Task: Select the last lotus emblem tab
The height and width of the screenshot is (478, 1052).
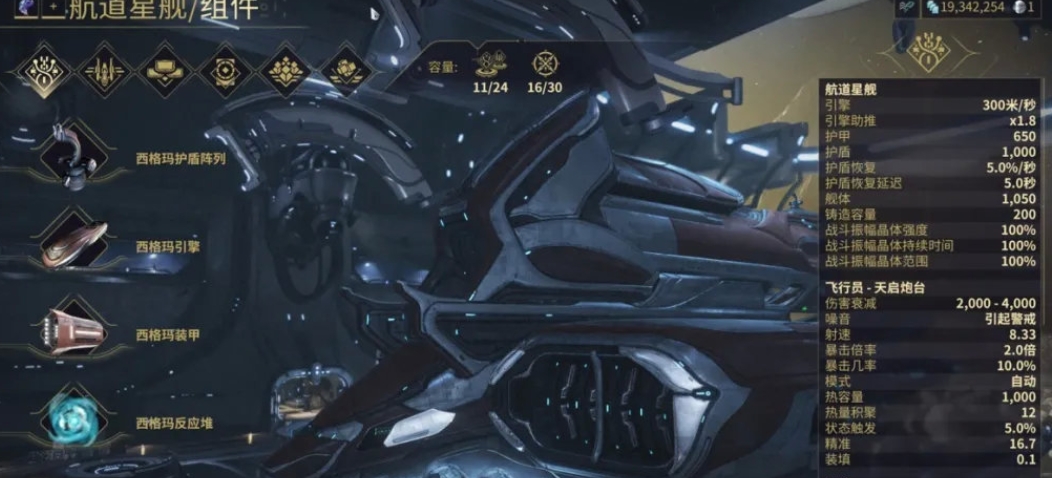Action: click(347, 70)
